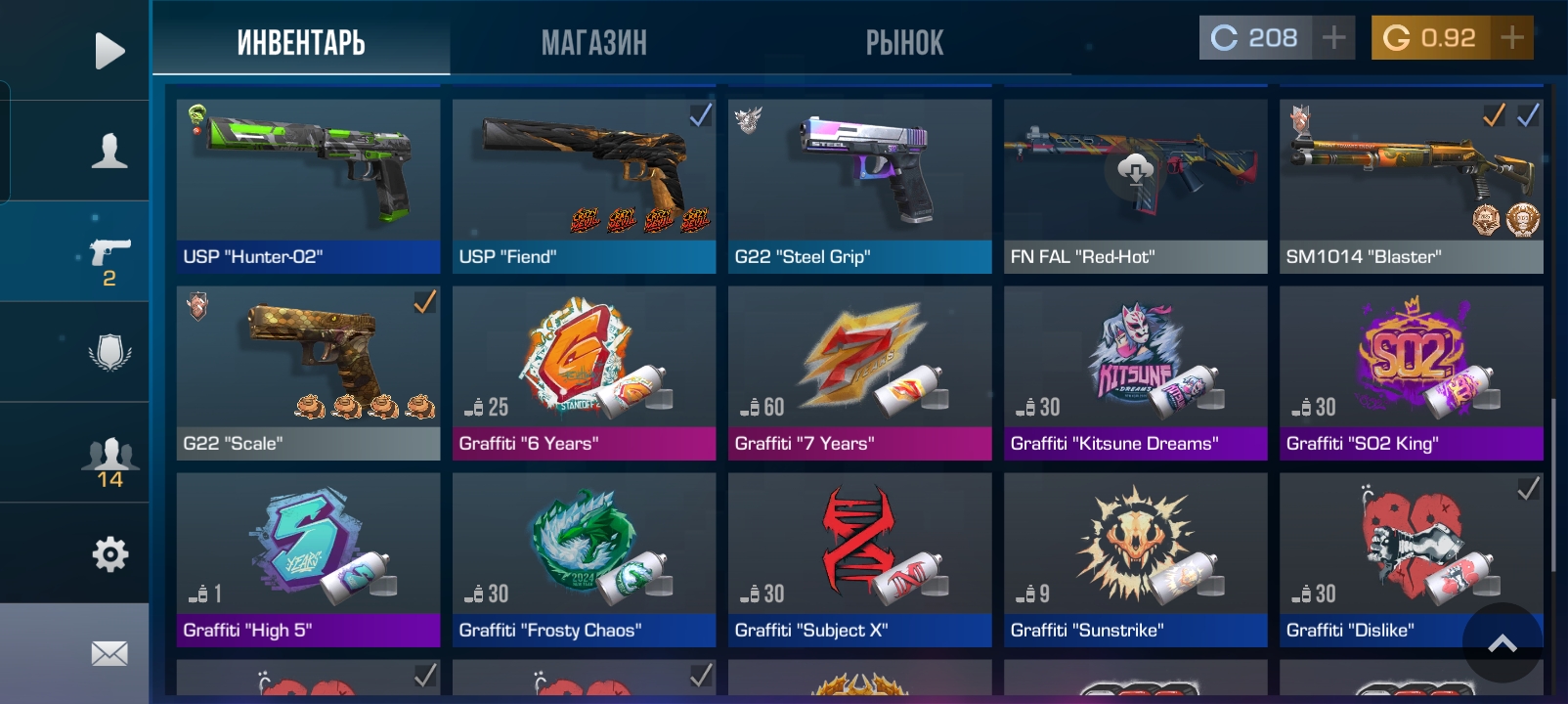Open the Рынок tab
The image size is (1568, 704).
[904, 43]
